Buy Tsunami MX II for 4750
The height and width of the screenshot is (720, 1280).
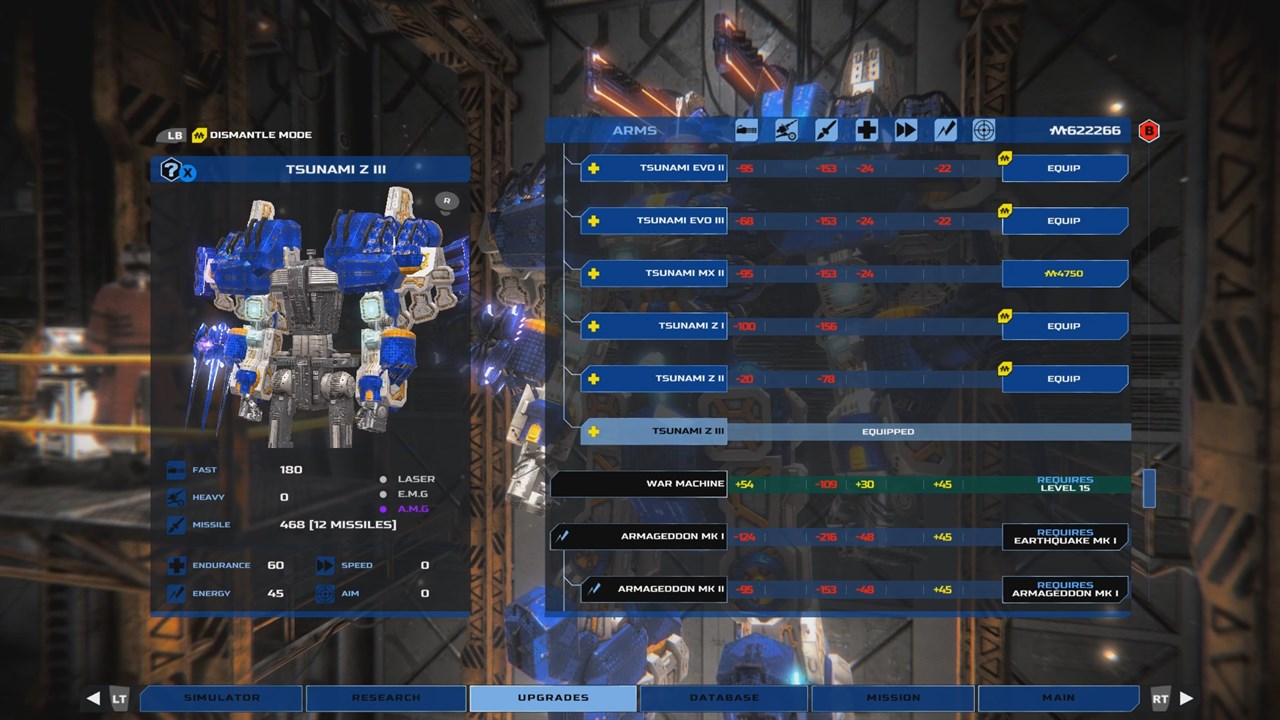(1064, 274)
